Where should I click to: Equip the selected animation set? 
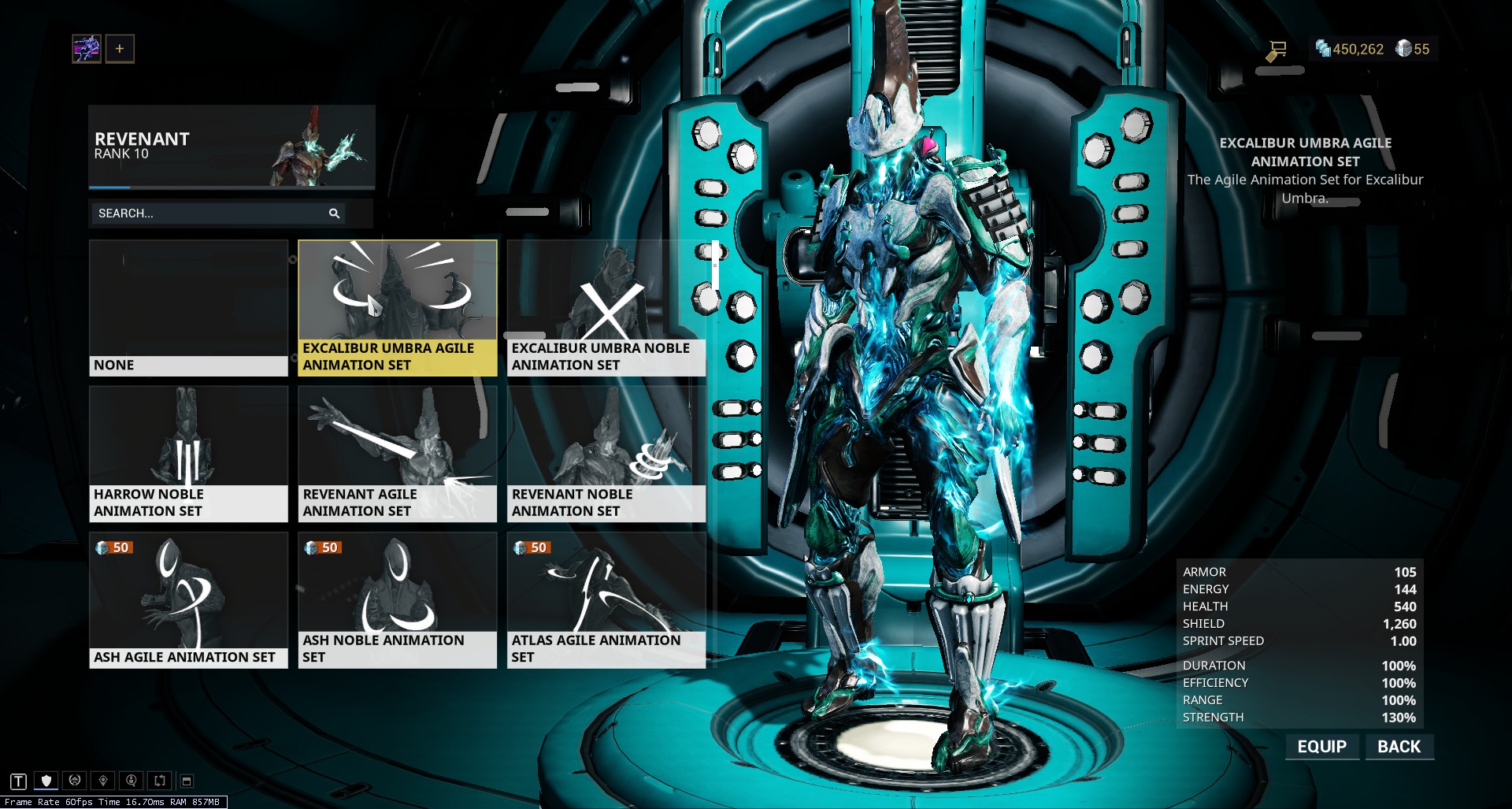(1321, 747)
